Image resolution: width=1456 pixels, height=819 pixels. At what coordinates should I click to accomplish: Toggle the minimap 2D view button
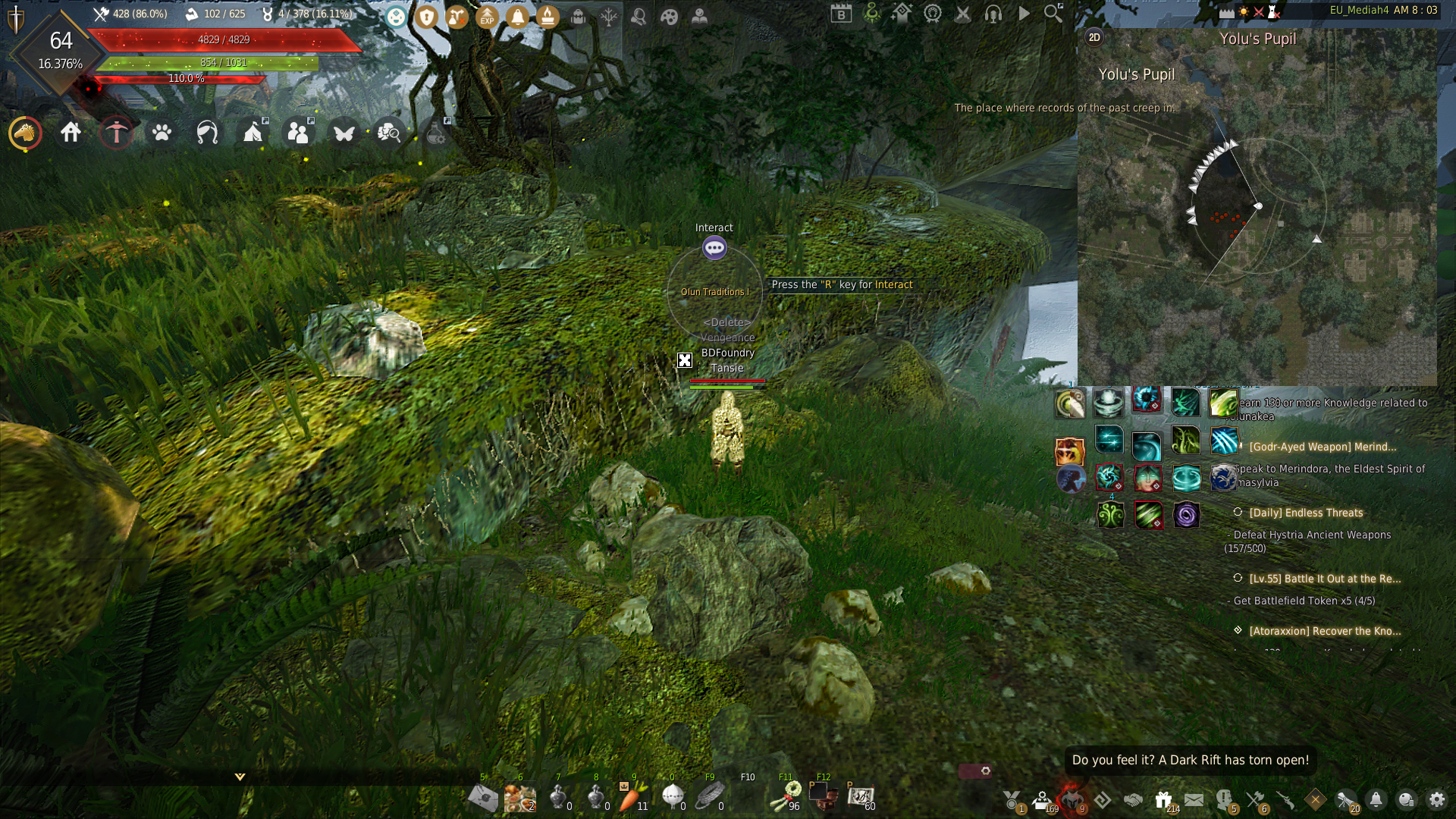1094,37
